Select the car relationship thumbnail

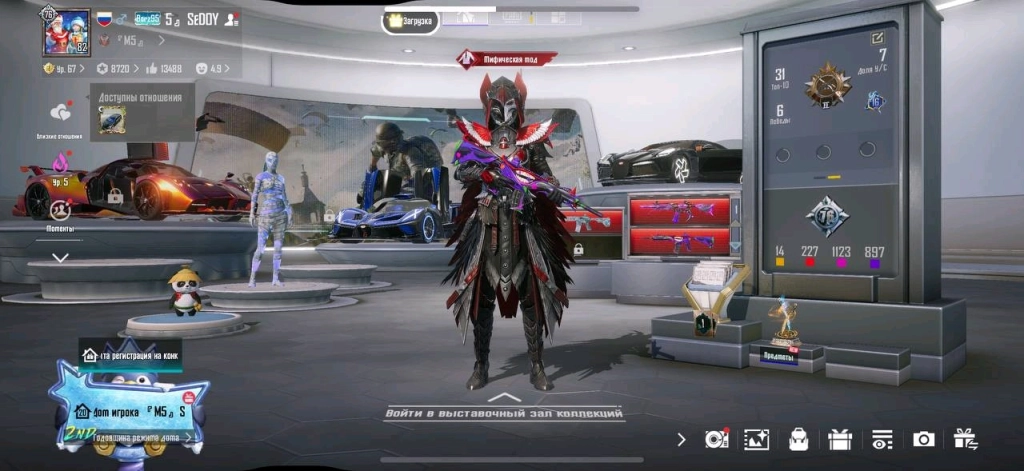coord(112,119)
